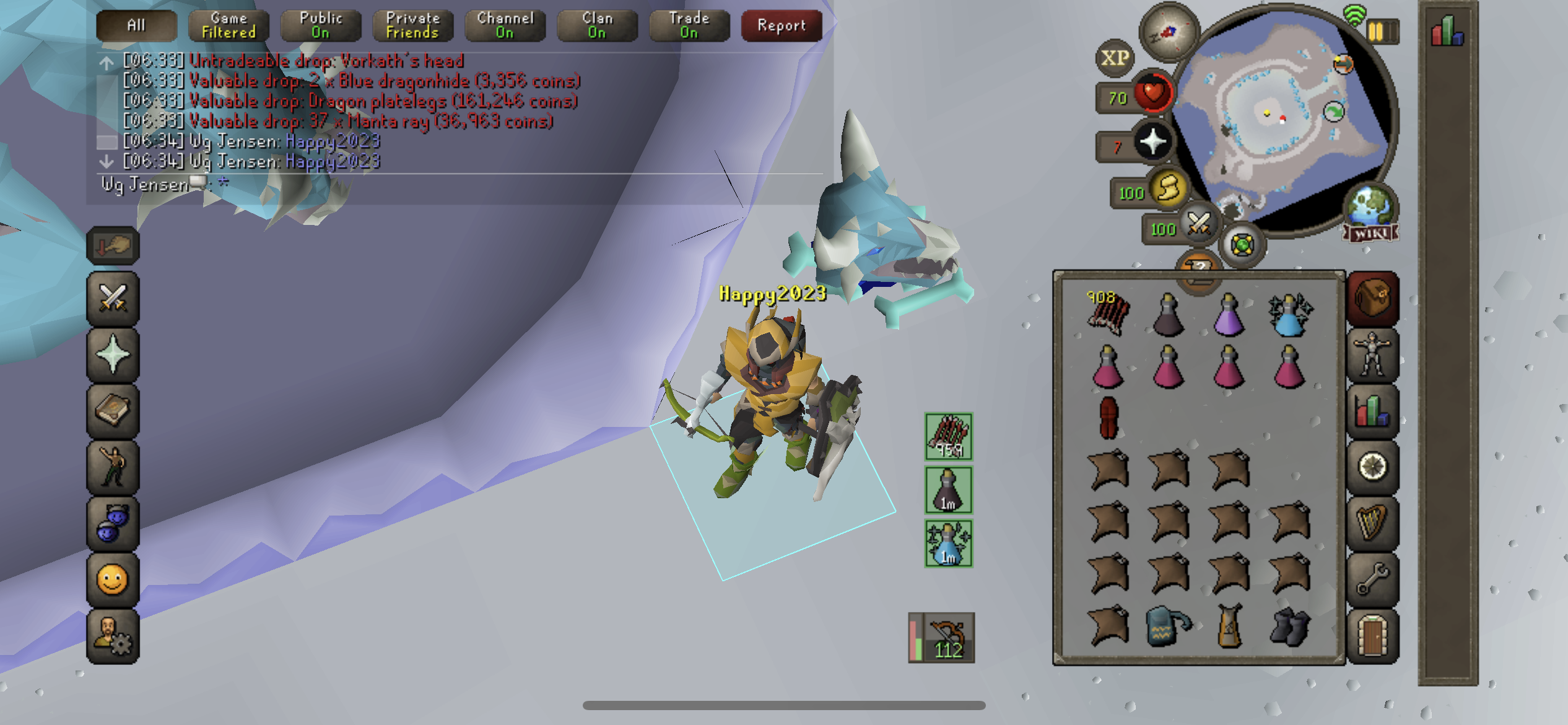The width and height of the screenshot is (1568, 725).
Task: Show the Emotes smiley face tab
Action: 113,580
